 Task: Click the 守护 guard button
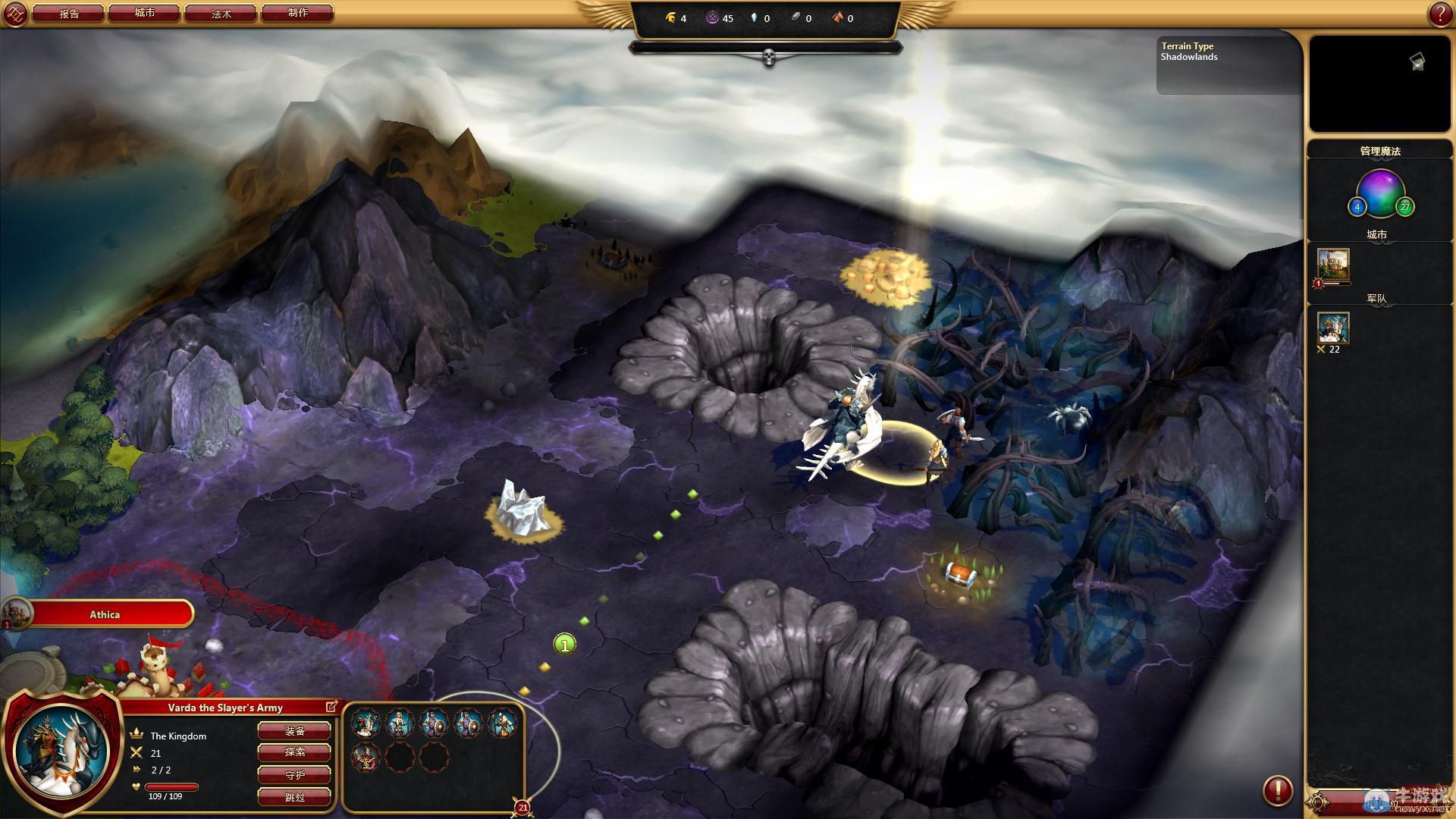click(x=294, y=775)
